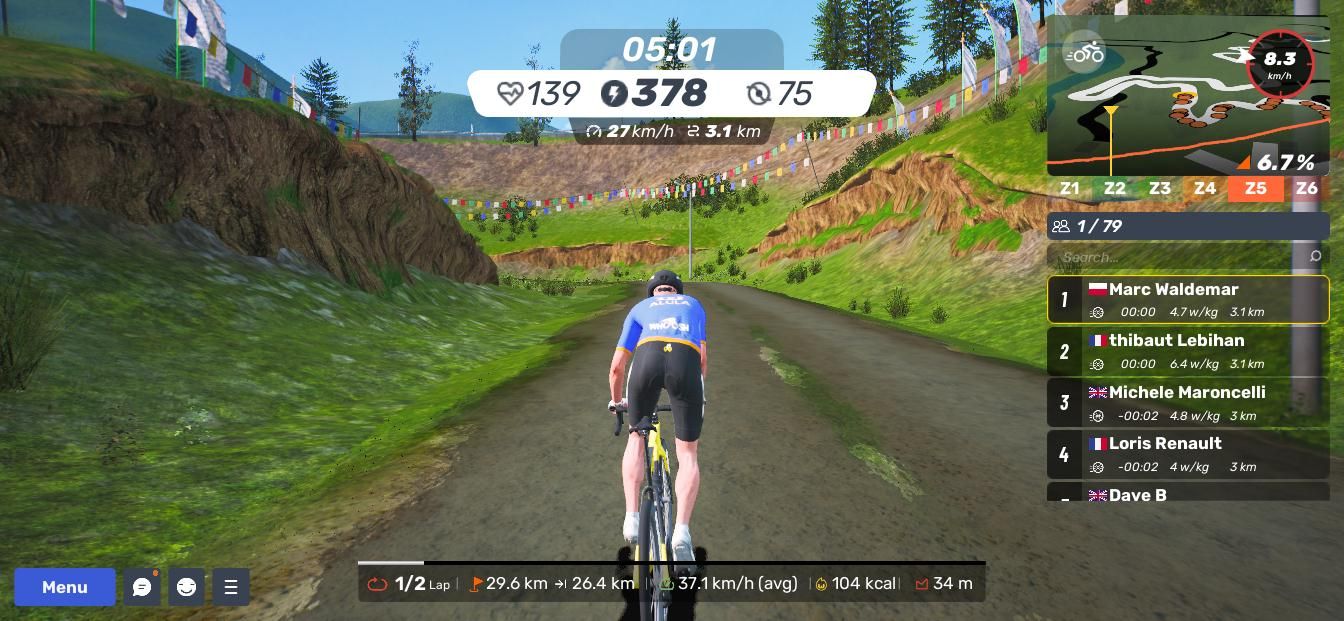This screenshot has width=1344, height=621.
Task: Choose Michele Maroncelli's leaderboard row
Action: tap(1188, 403)
